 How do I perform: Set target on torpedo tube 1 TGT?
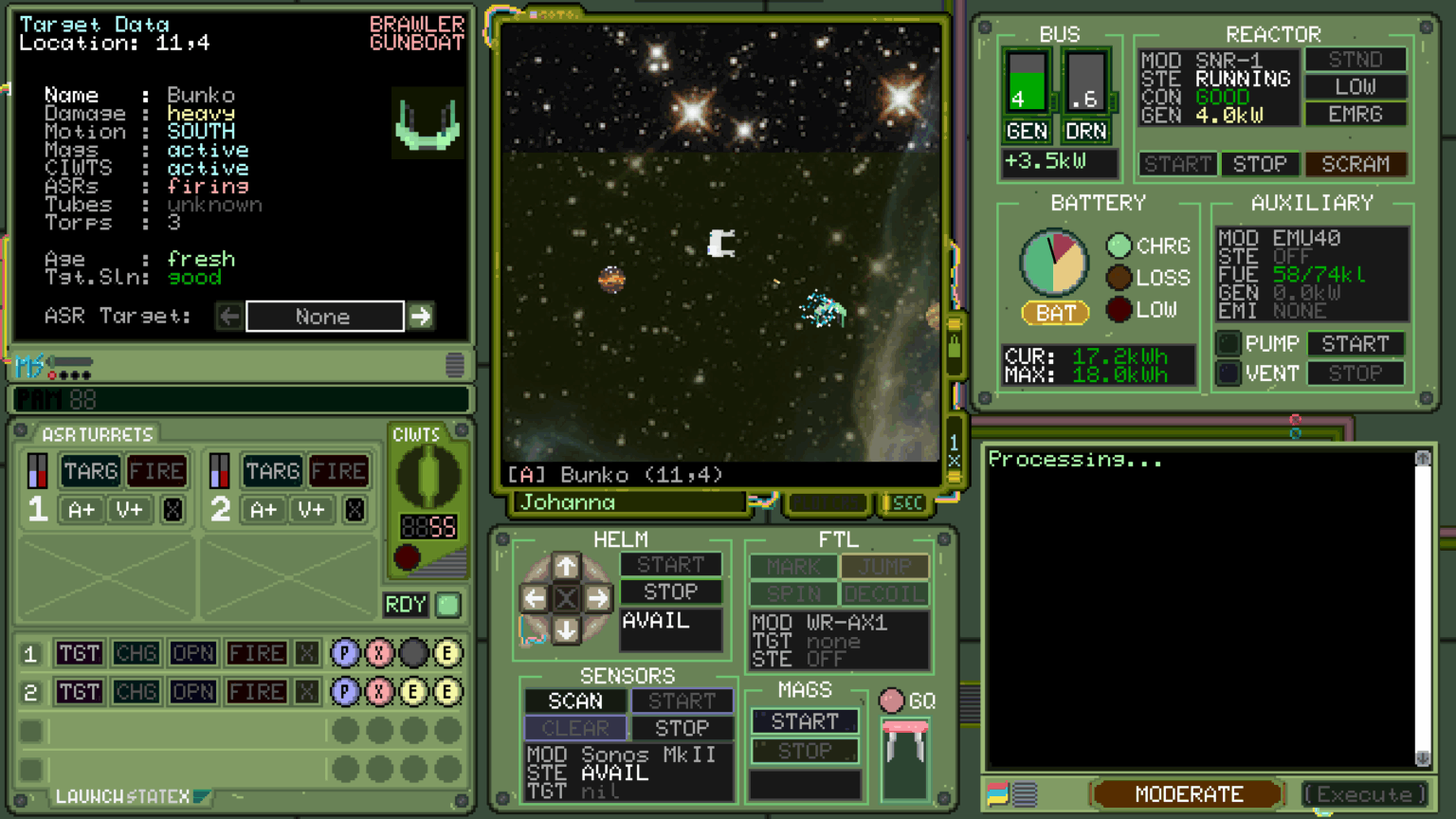click(x=79, y=653)
